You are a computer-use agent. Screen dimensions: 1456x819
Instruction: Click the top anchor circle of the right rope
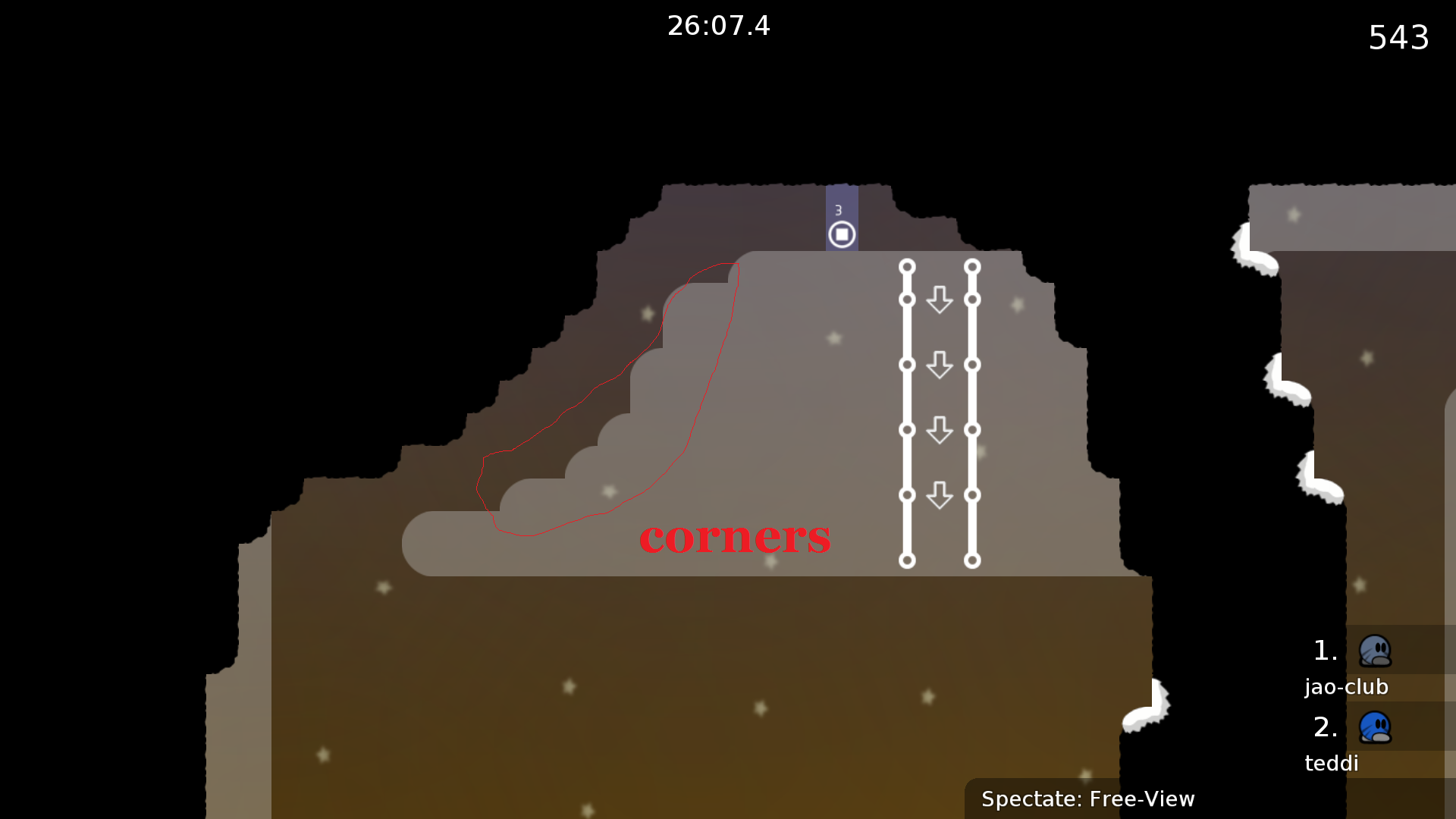pos(972,265)
